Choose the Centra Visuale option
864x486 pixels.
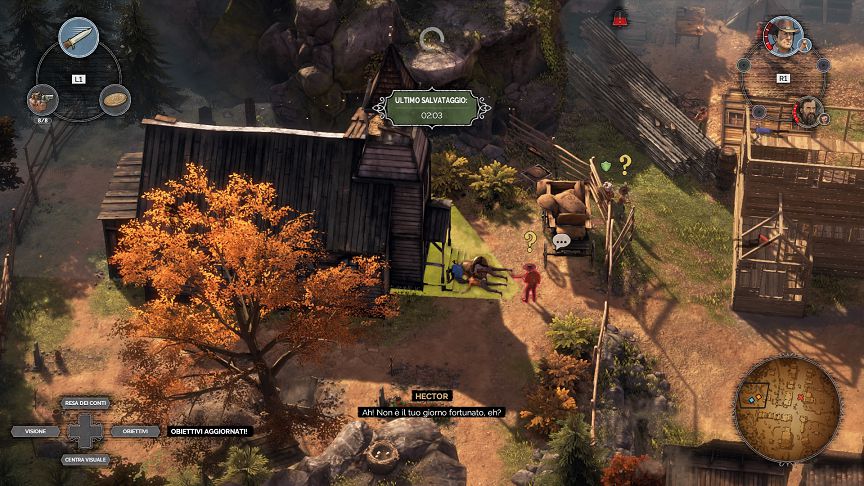pyautogui.click(x=85, y=459)
